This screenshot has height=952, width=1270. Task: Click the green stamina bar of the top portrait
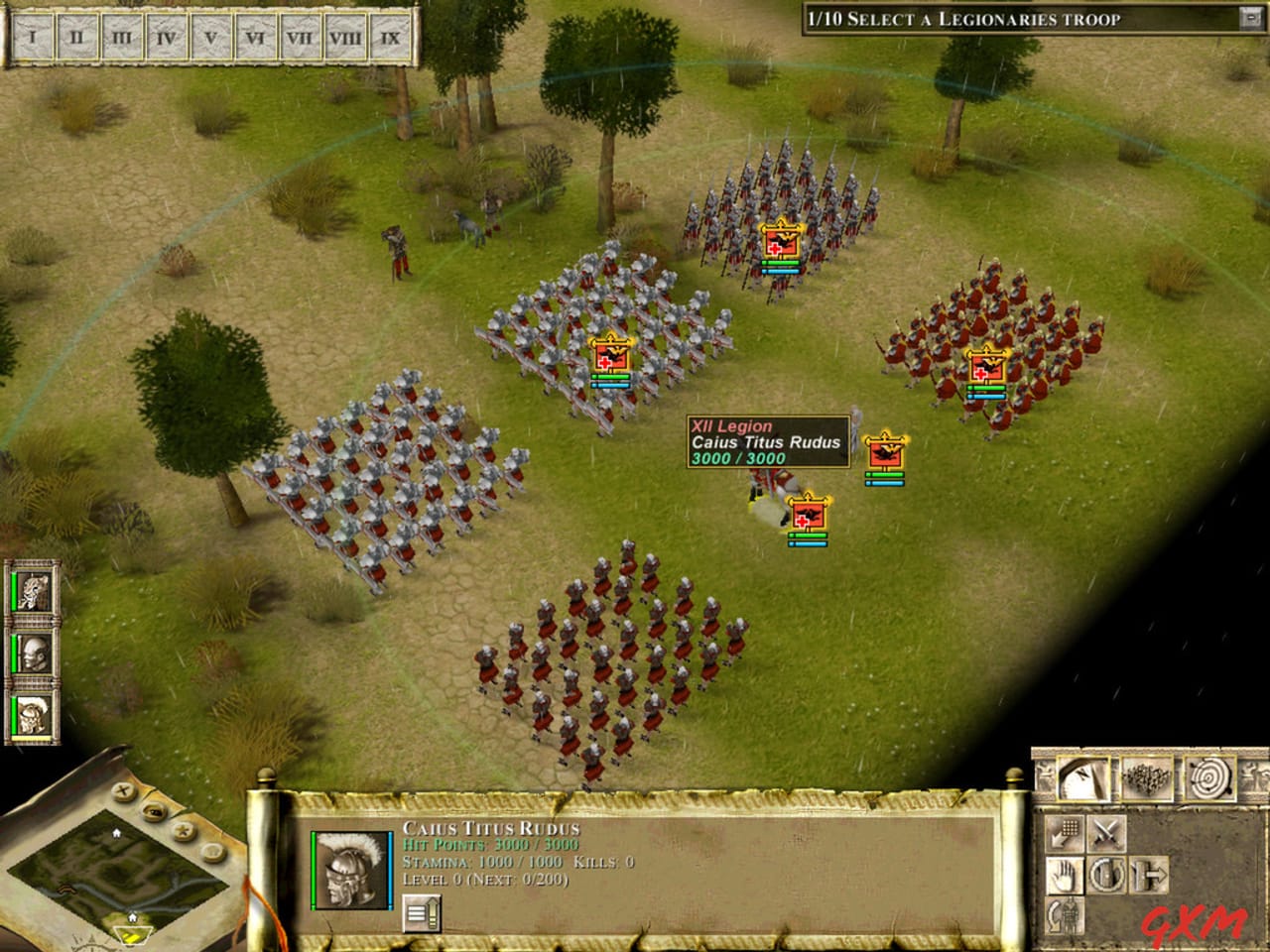14,590
